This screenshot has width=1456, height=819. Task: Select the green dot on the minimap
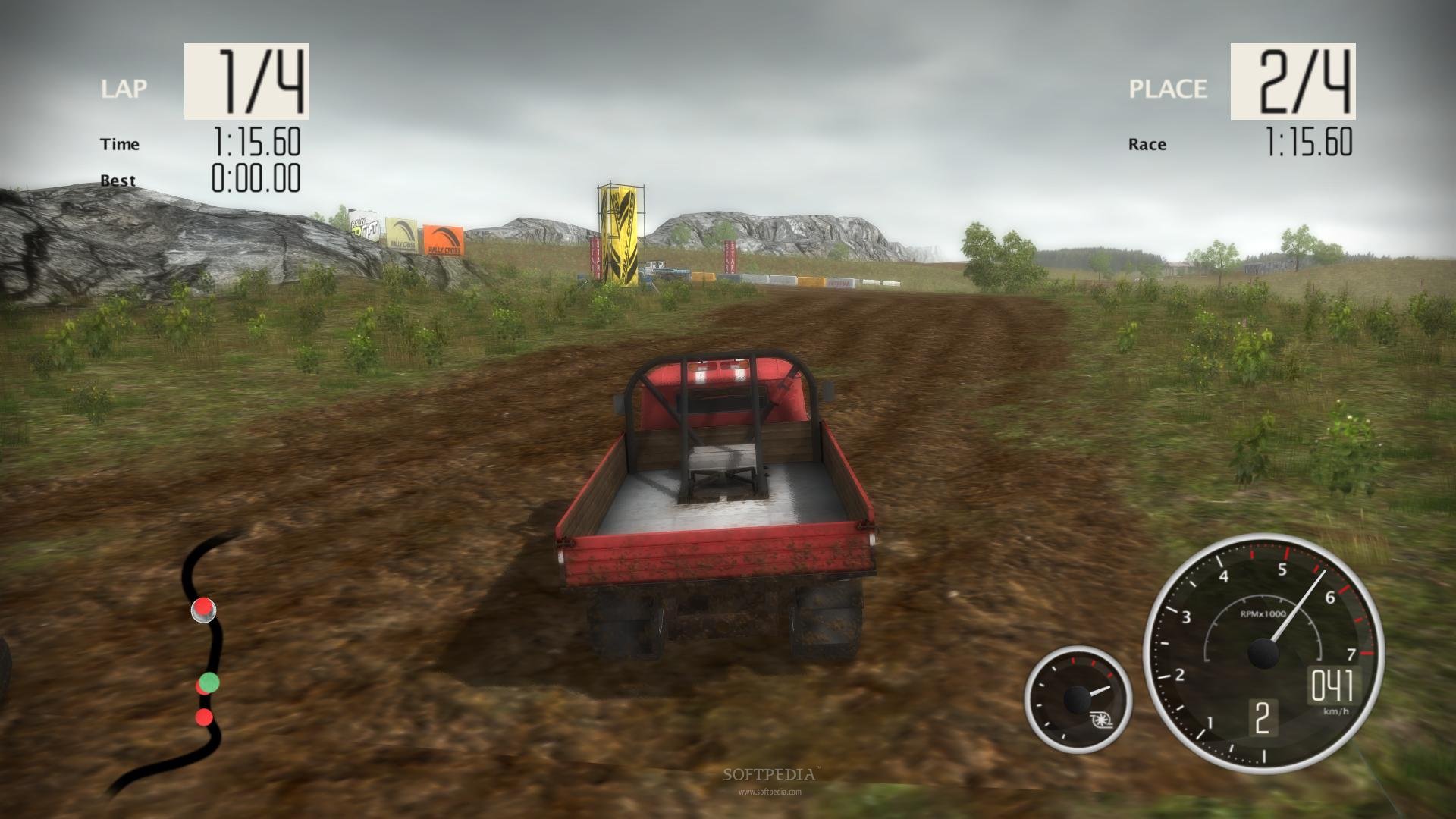pyautogui.click(x=209, y=682)
